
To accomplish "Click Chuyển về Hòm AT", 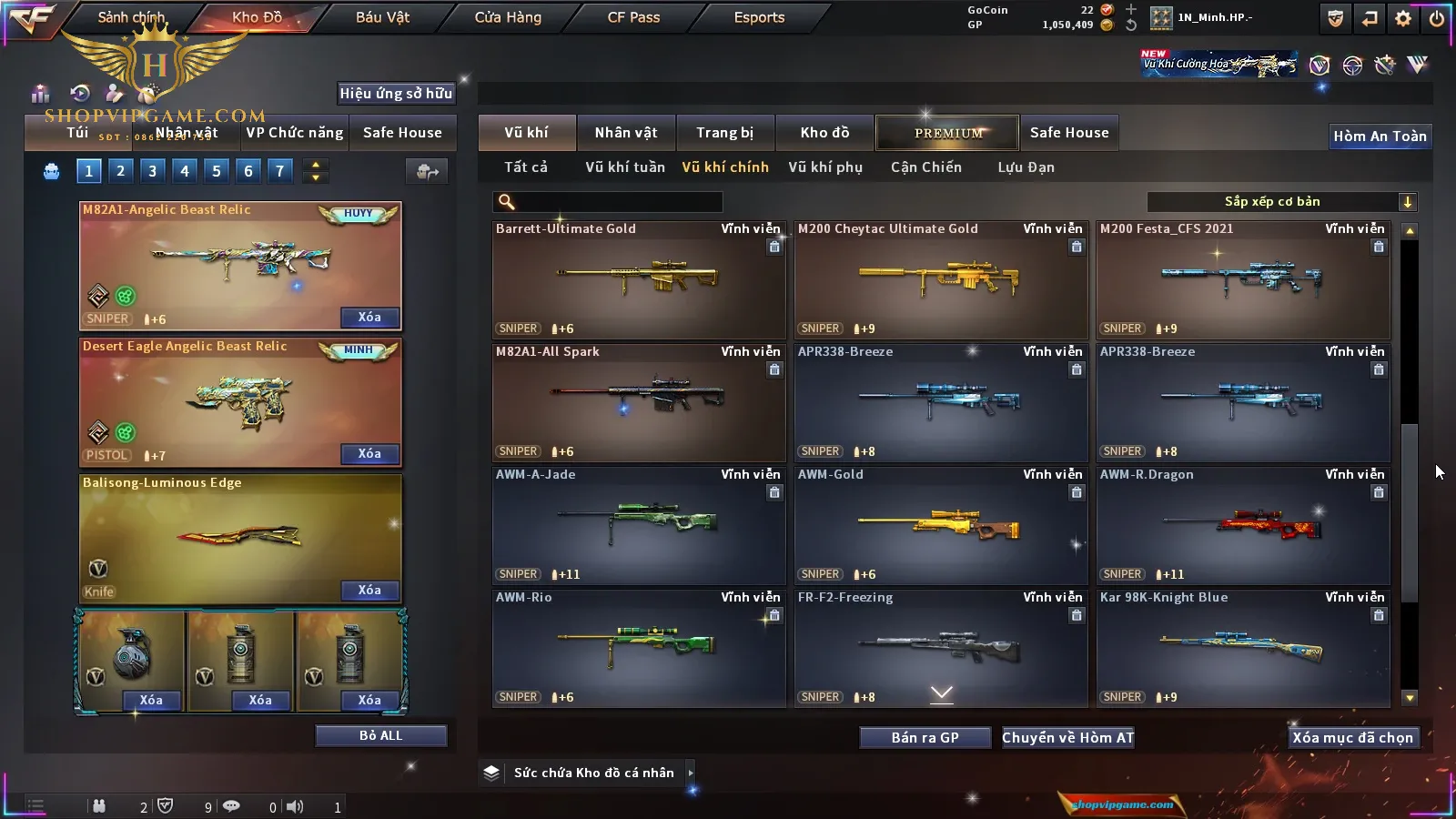I will [1067, 737].
